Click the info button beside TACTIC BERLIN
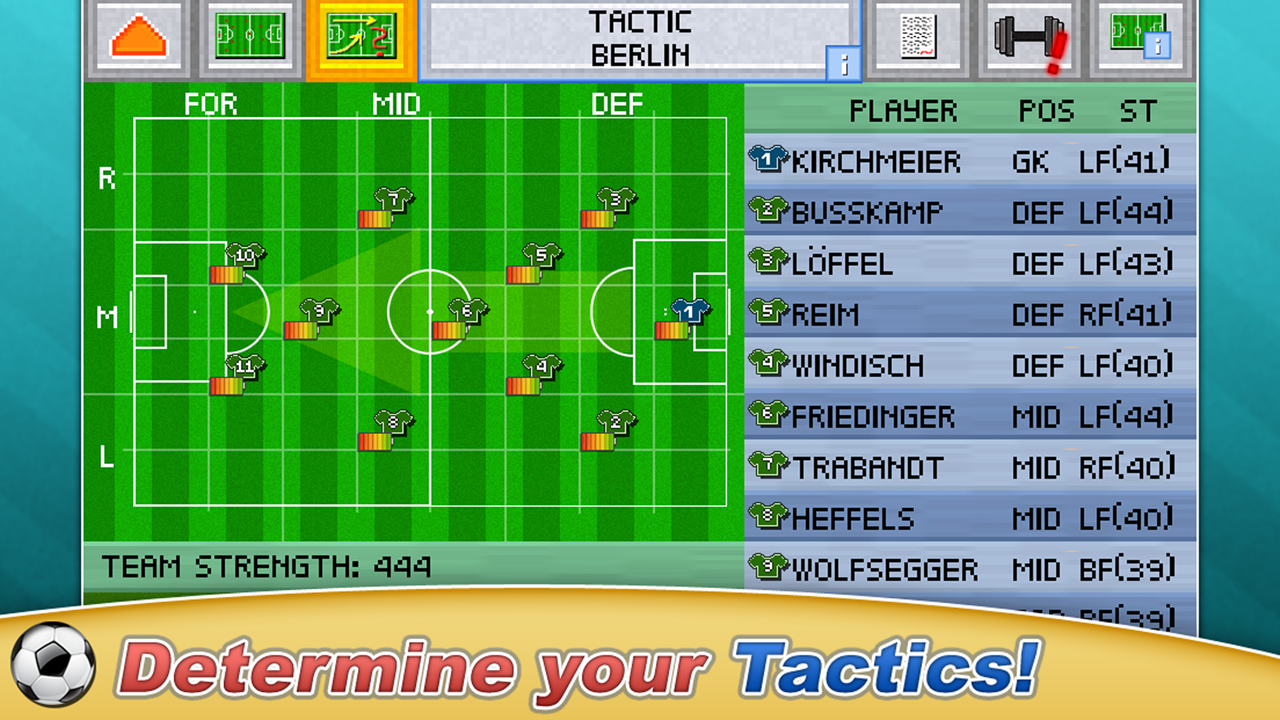 [x=843, y=62]
